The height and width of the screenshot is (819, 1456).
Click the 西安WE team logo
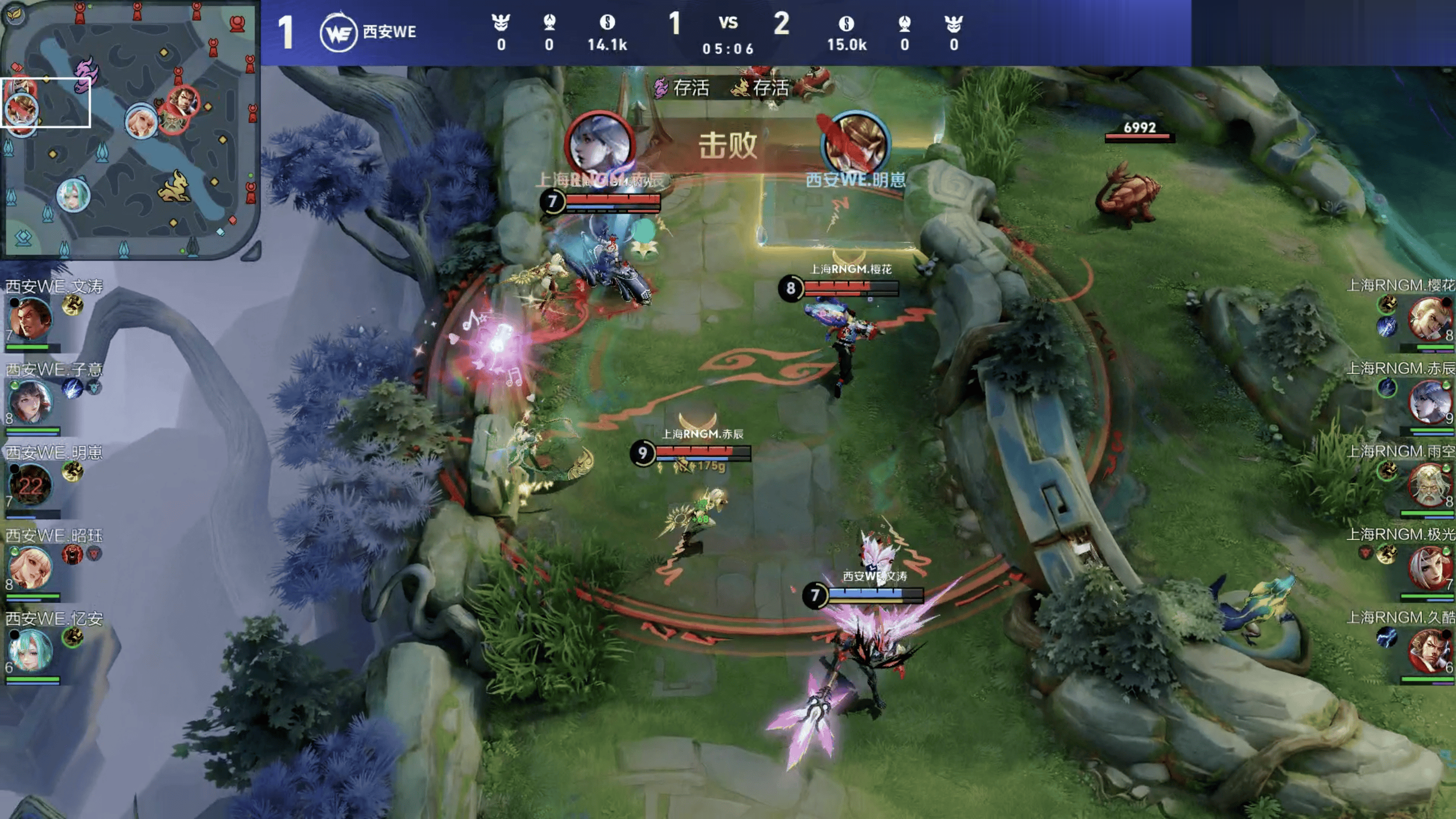coord(338,33)
